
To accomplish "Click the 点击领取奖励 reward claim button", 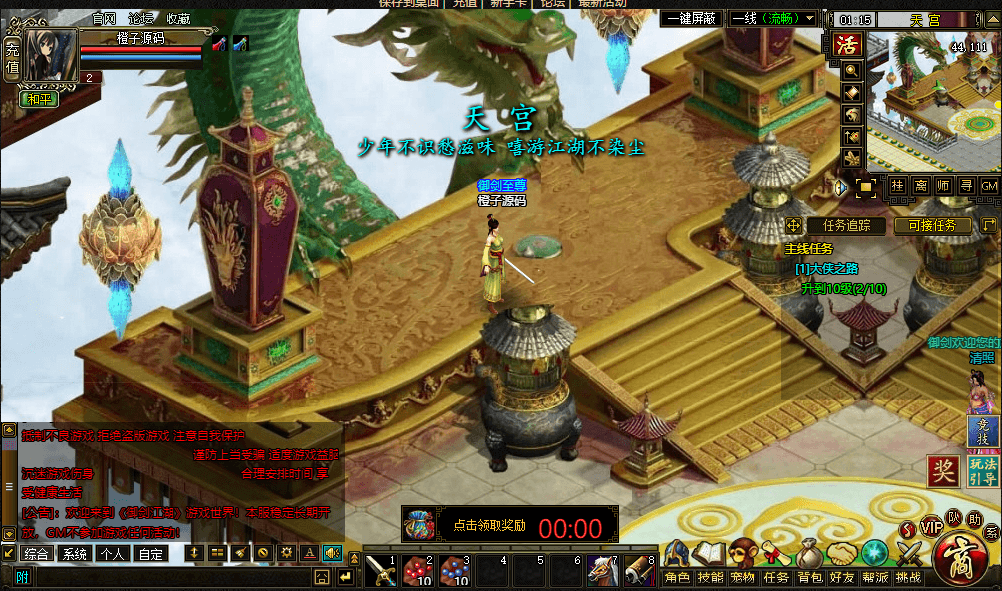I will 489,525.
